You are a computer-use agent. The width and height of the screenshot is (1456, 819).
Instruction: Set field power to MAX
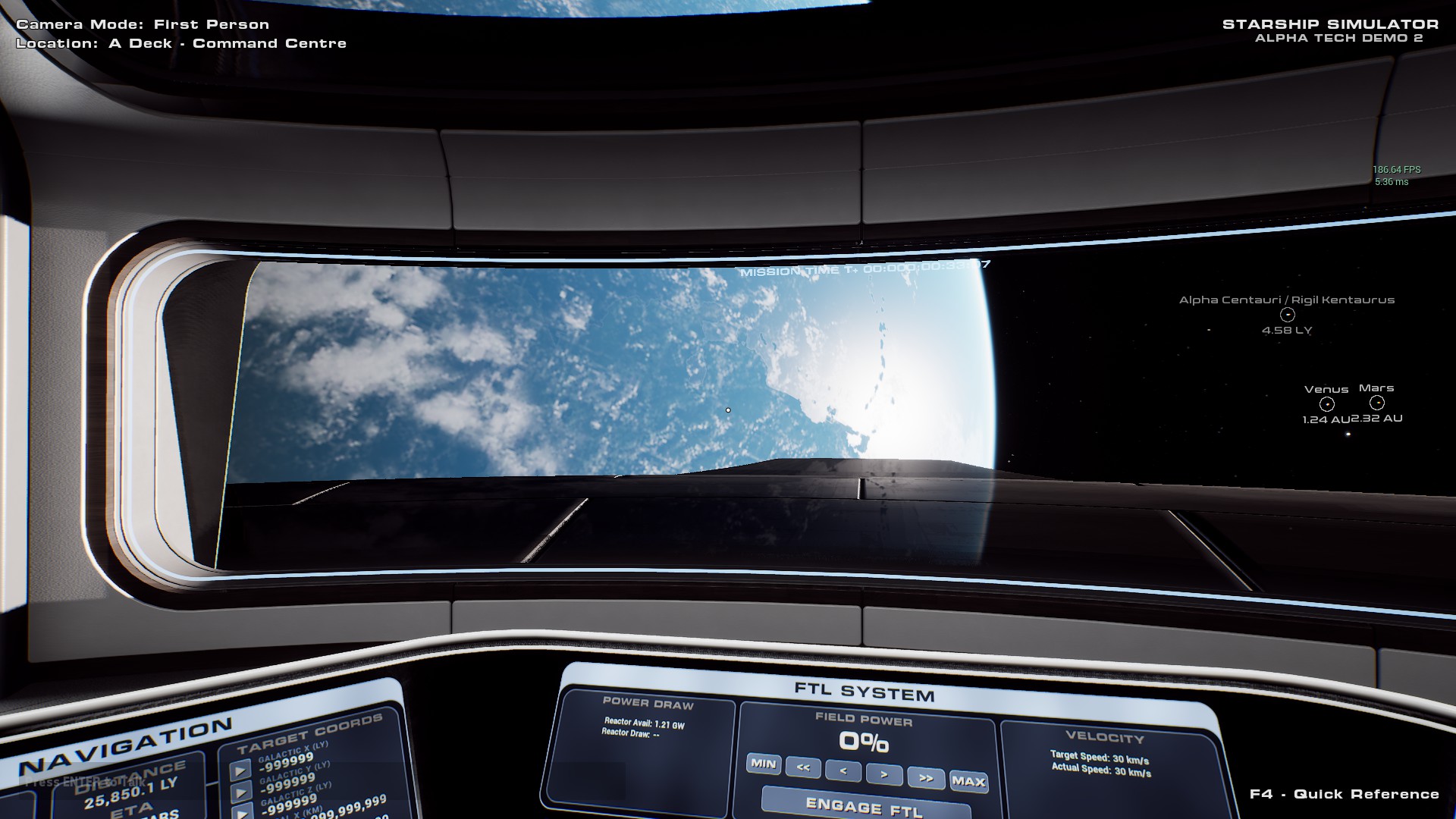(x=968, y=781)
